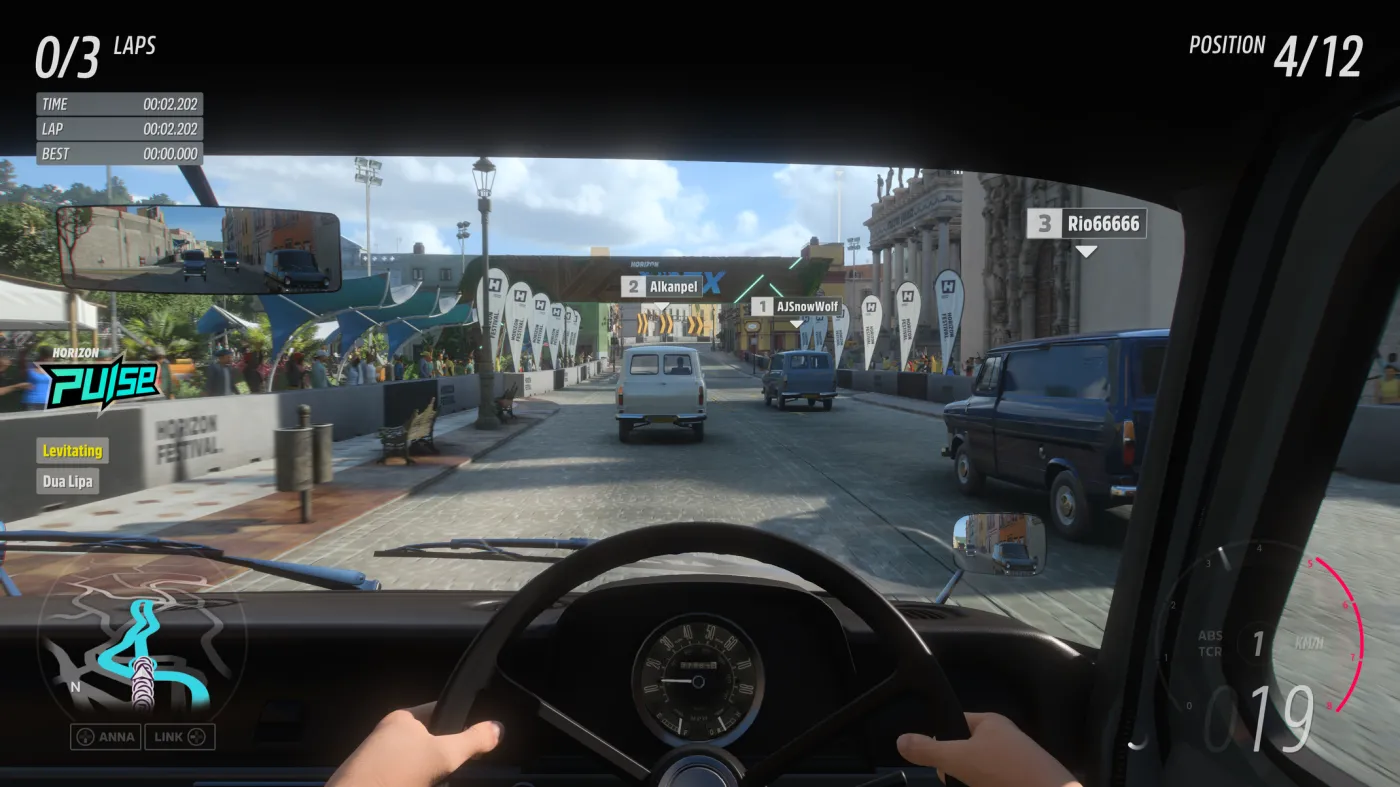This screenshot has height=787, width=1400.
Task: Toggle the TCR traction control indicator
Action: (1208, 650)
